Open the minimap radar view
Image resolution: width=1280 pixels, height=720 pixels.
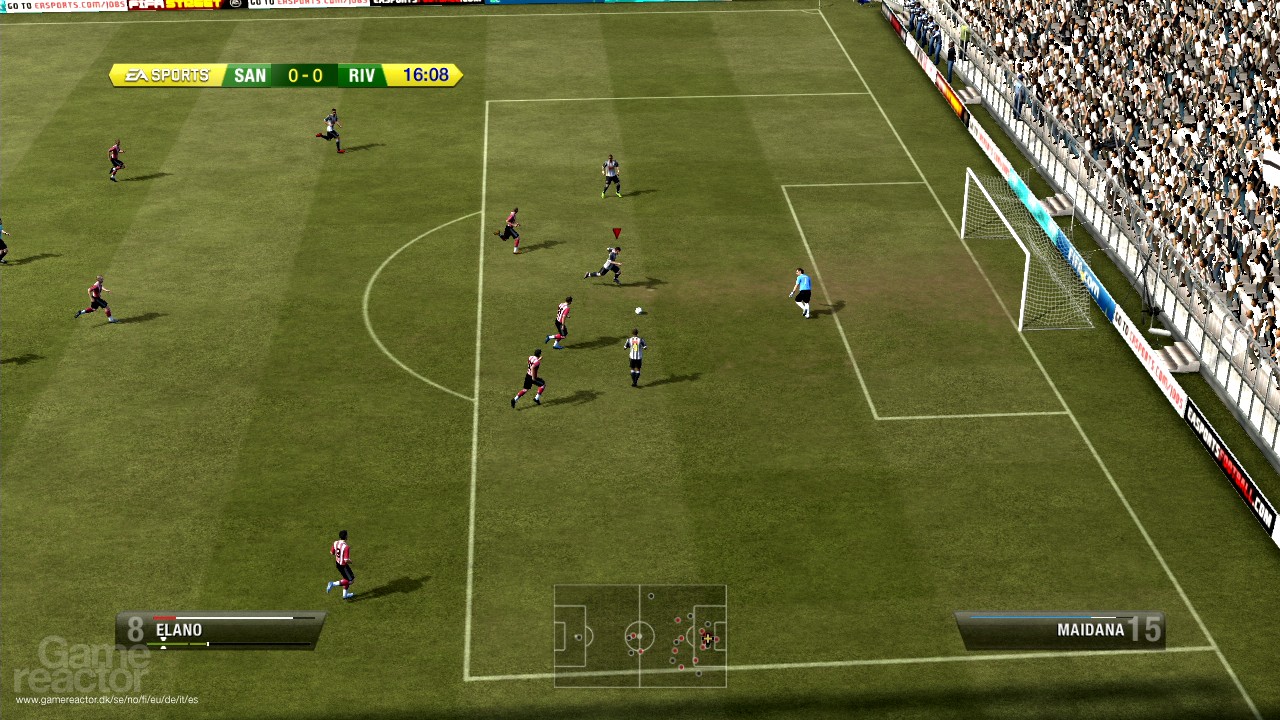click(x=640, y=638)
